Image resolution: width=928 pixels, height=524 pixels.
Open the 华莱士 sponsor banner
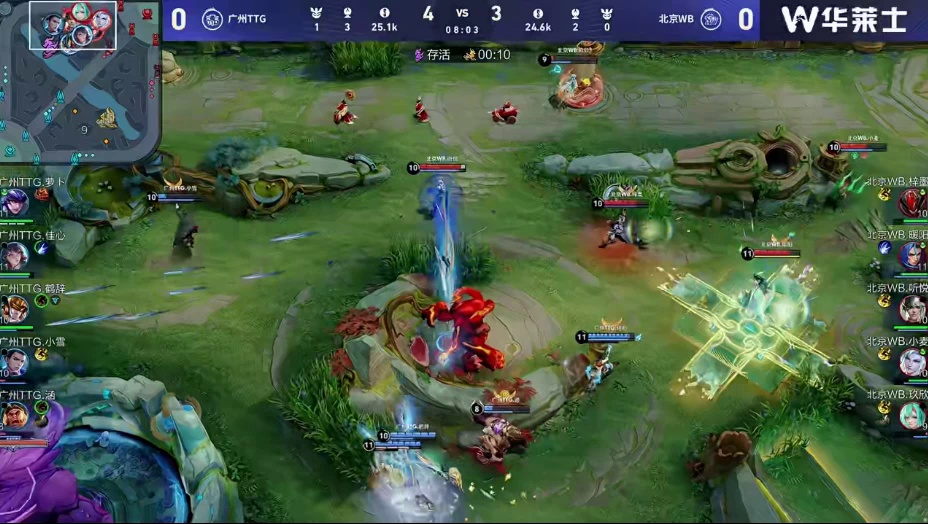click(x=843, y=19)
